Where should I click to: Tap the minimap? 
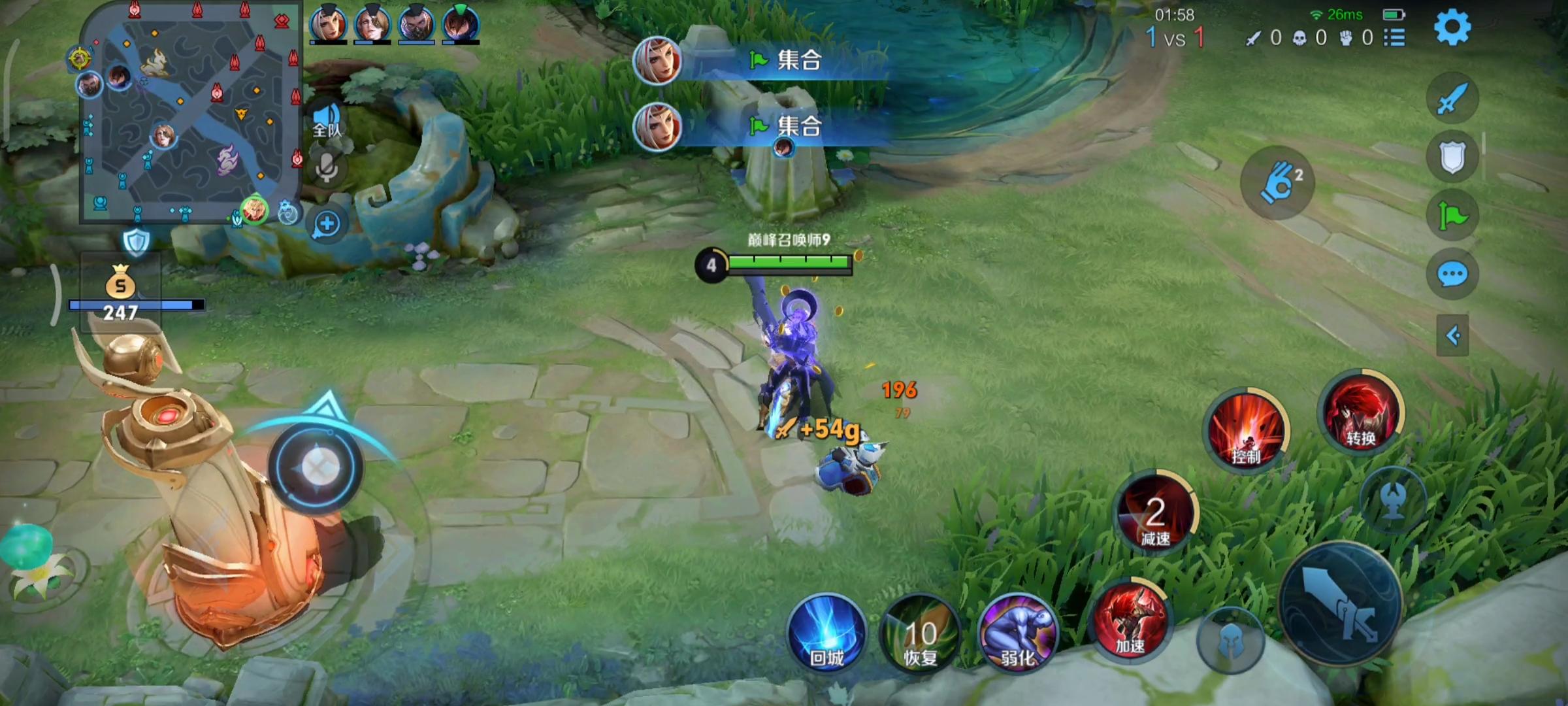pyautogui.click(x=188, y=112)
